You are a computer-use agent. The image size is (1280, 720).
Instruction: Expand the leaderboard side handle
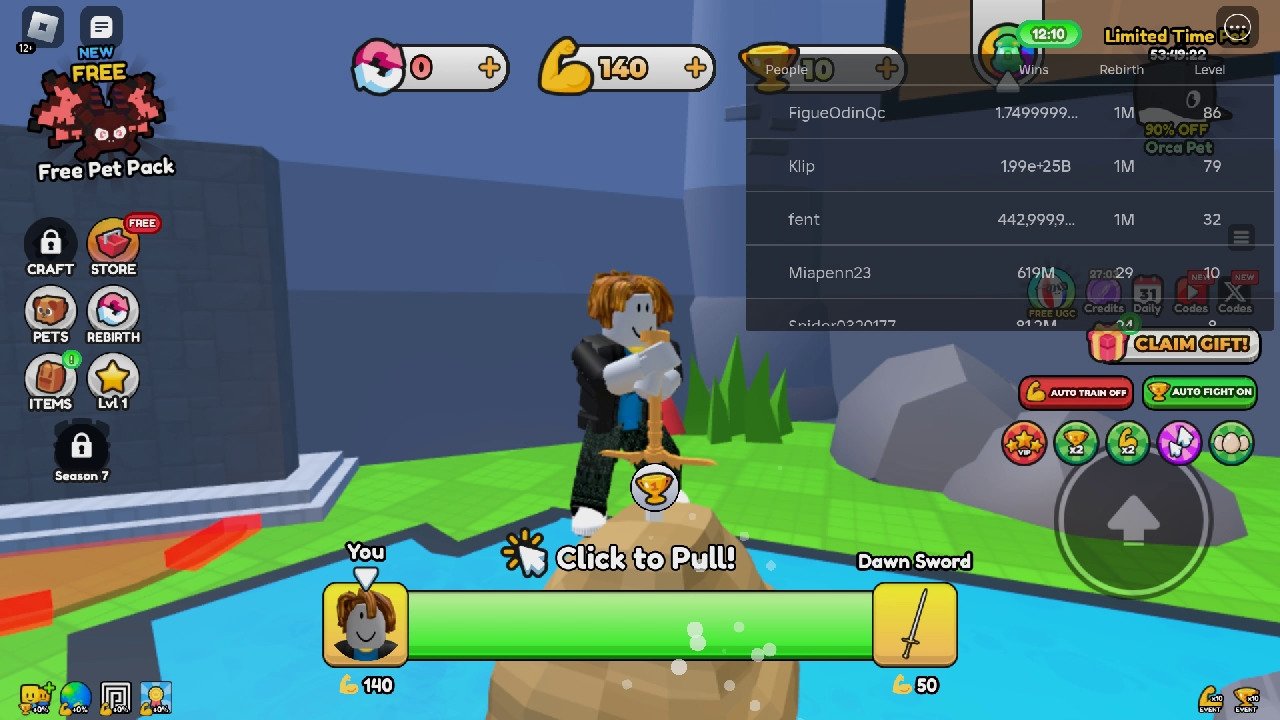(1240, 236)
